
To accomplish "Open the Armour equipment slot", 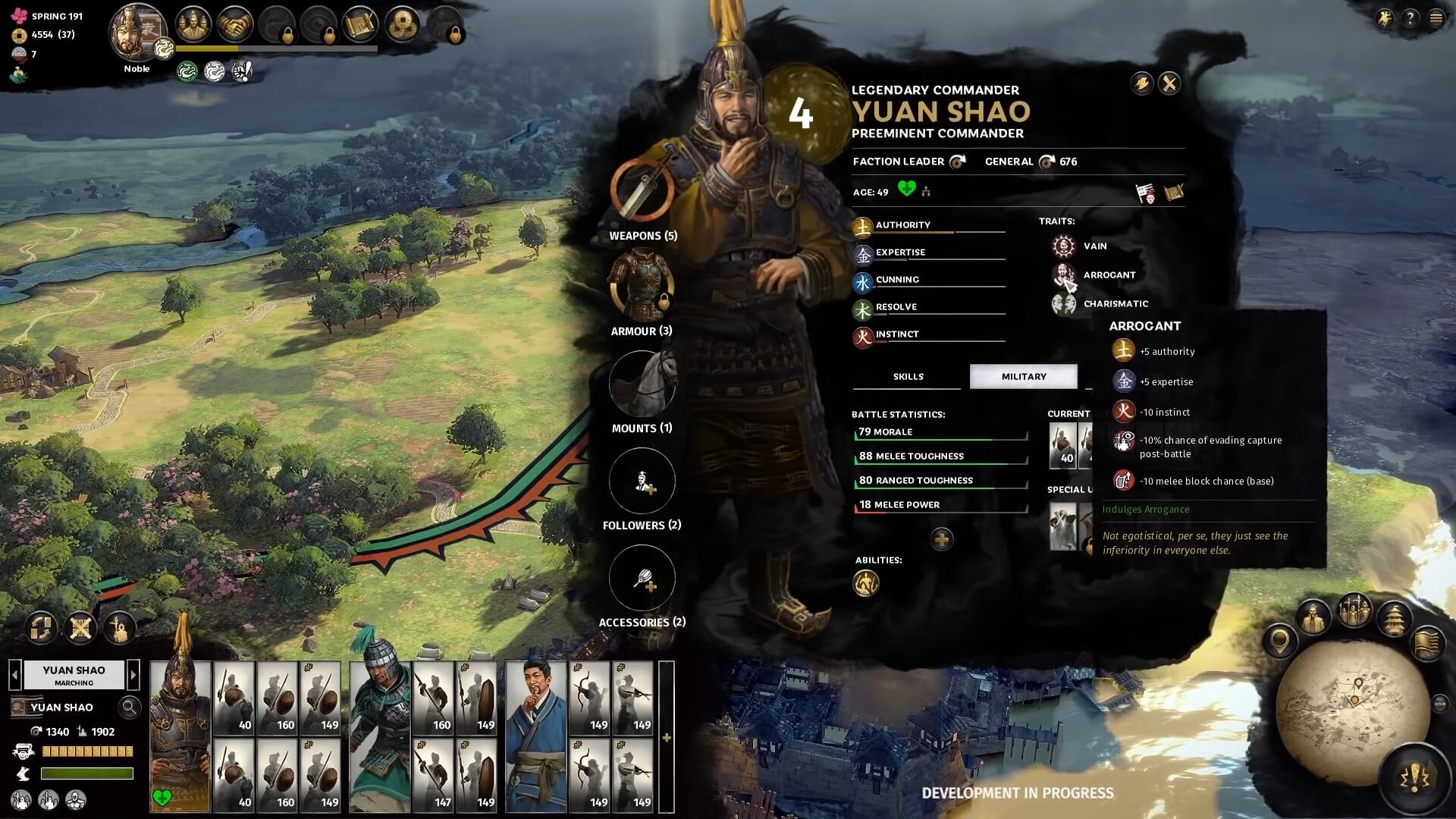I will pos(642,284).
